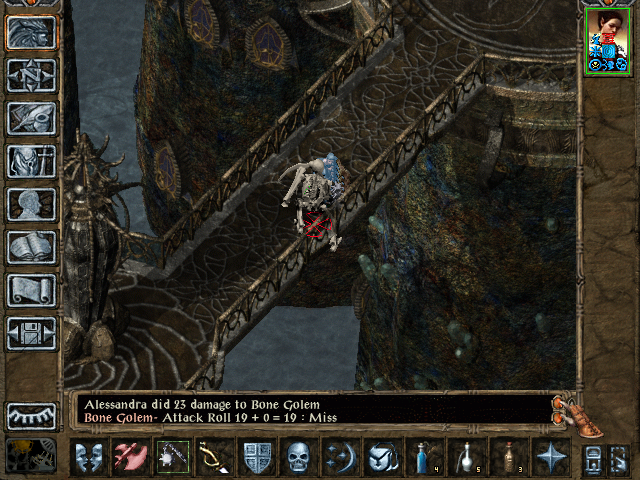Equip the bow quick weapon slot
640x480 pixels.
(x=215, y=457)
